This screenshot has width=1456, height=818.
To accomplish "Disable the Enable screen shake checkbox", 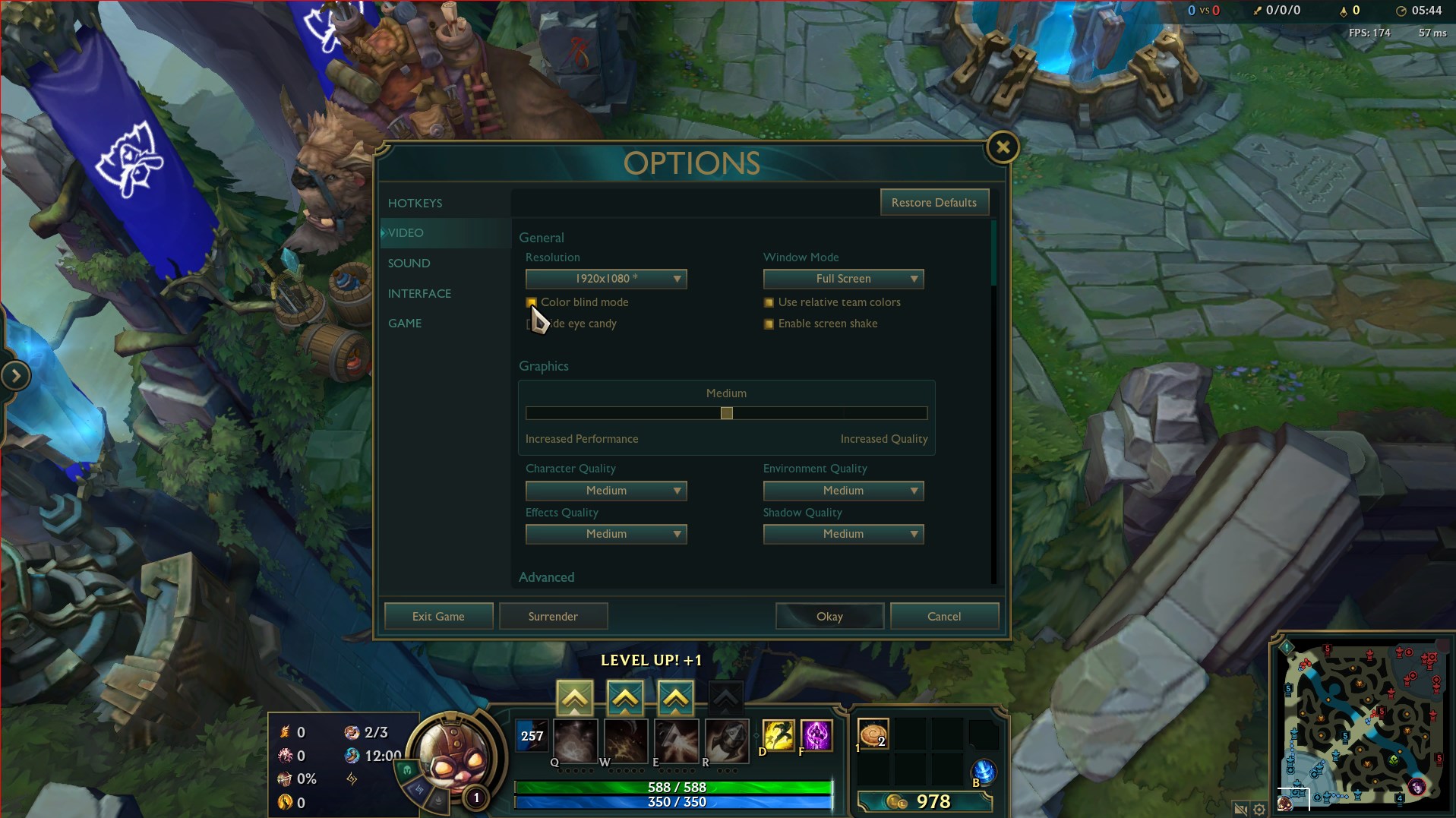I will tap(769, 324).
